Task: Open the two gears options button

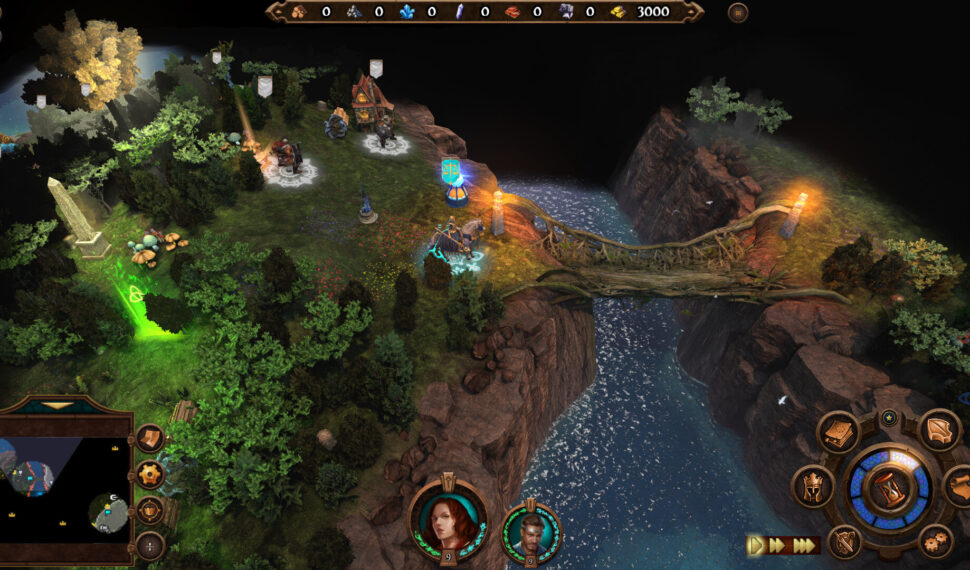Action: pos(935,541)
